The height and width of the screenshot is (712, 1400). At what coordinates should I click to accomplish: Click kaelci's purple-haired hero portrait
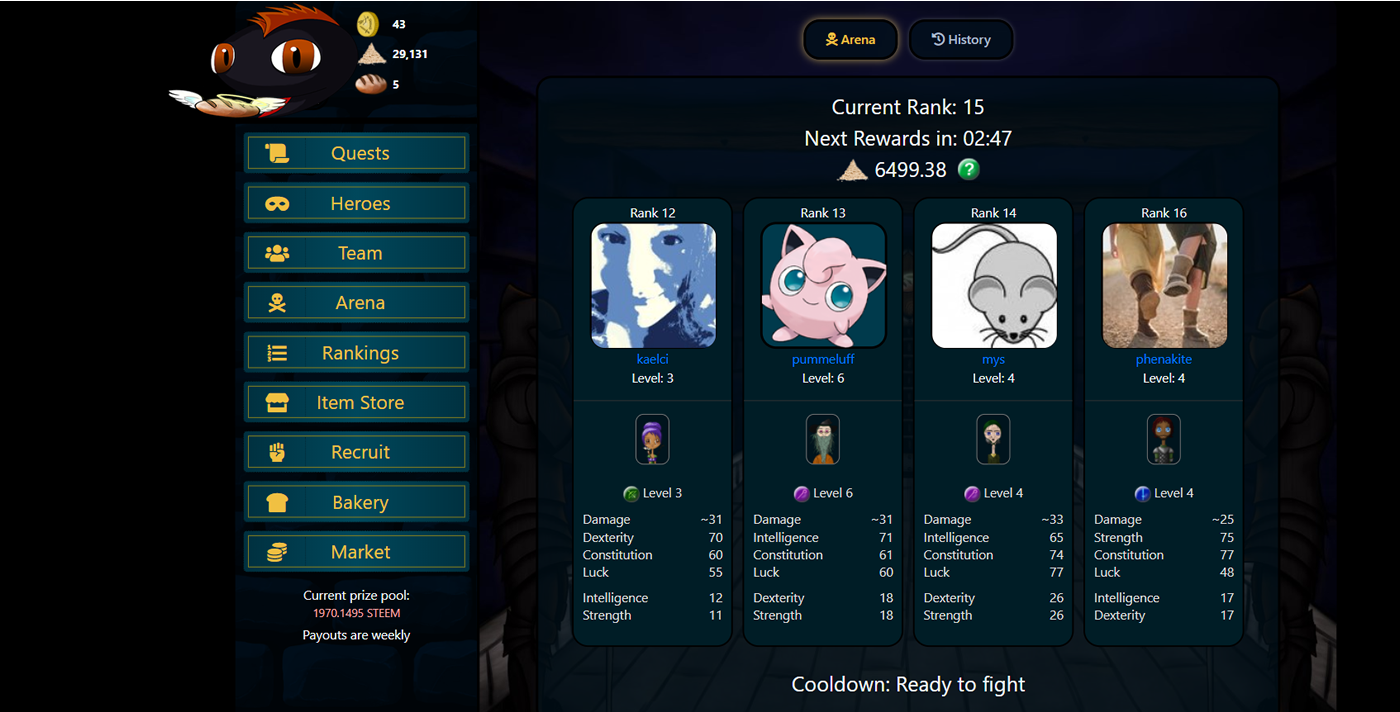(653, 440)
